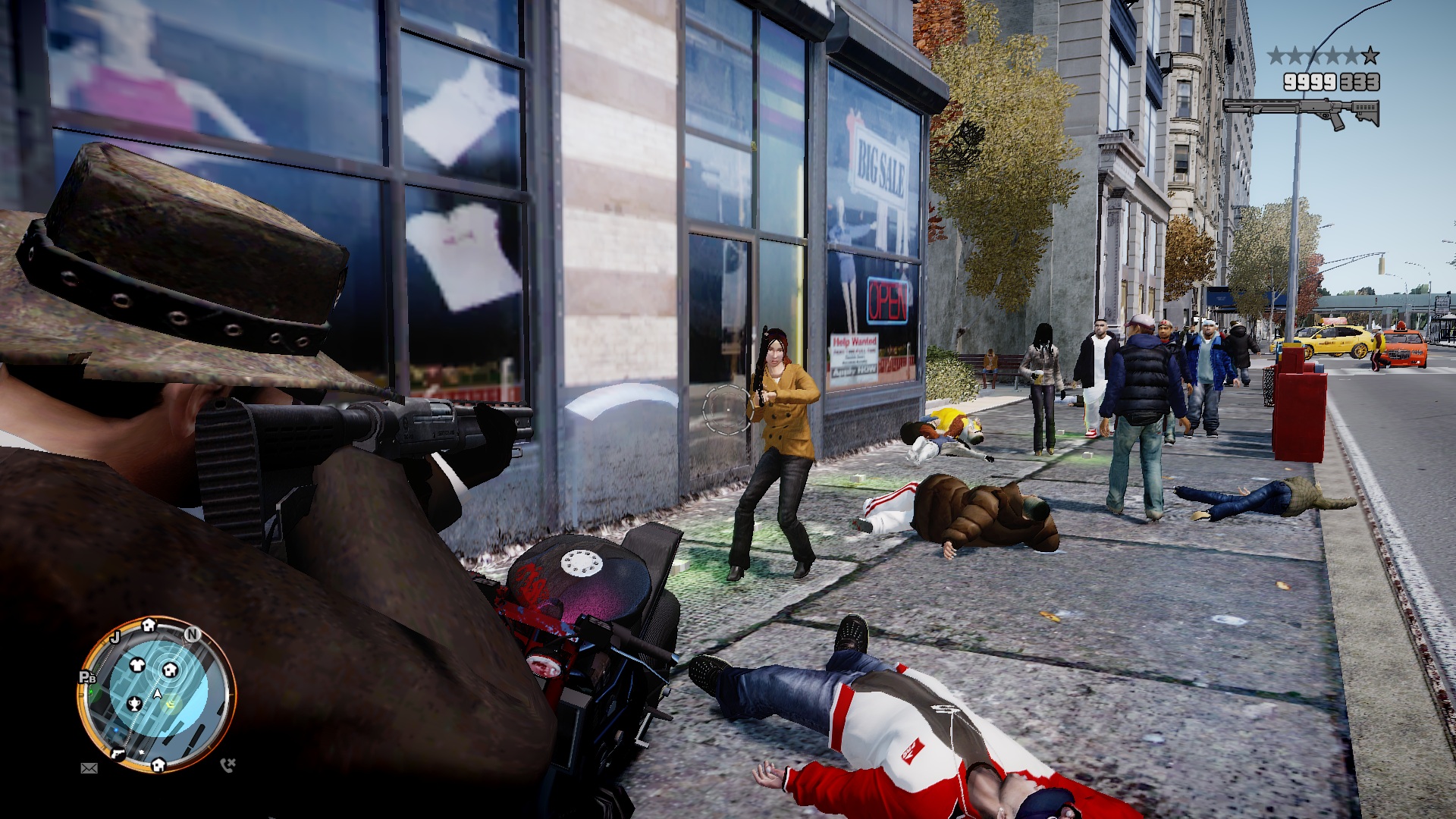
Task: Select the t-shirt clothing store blip
Action: 137,665
